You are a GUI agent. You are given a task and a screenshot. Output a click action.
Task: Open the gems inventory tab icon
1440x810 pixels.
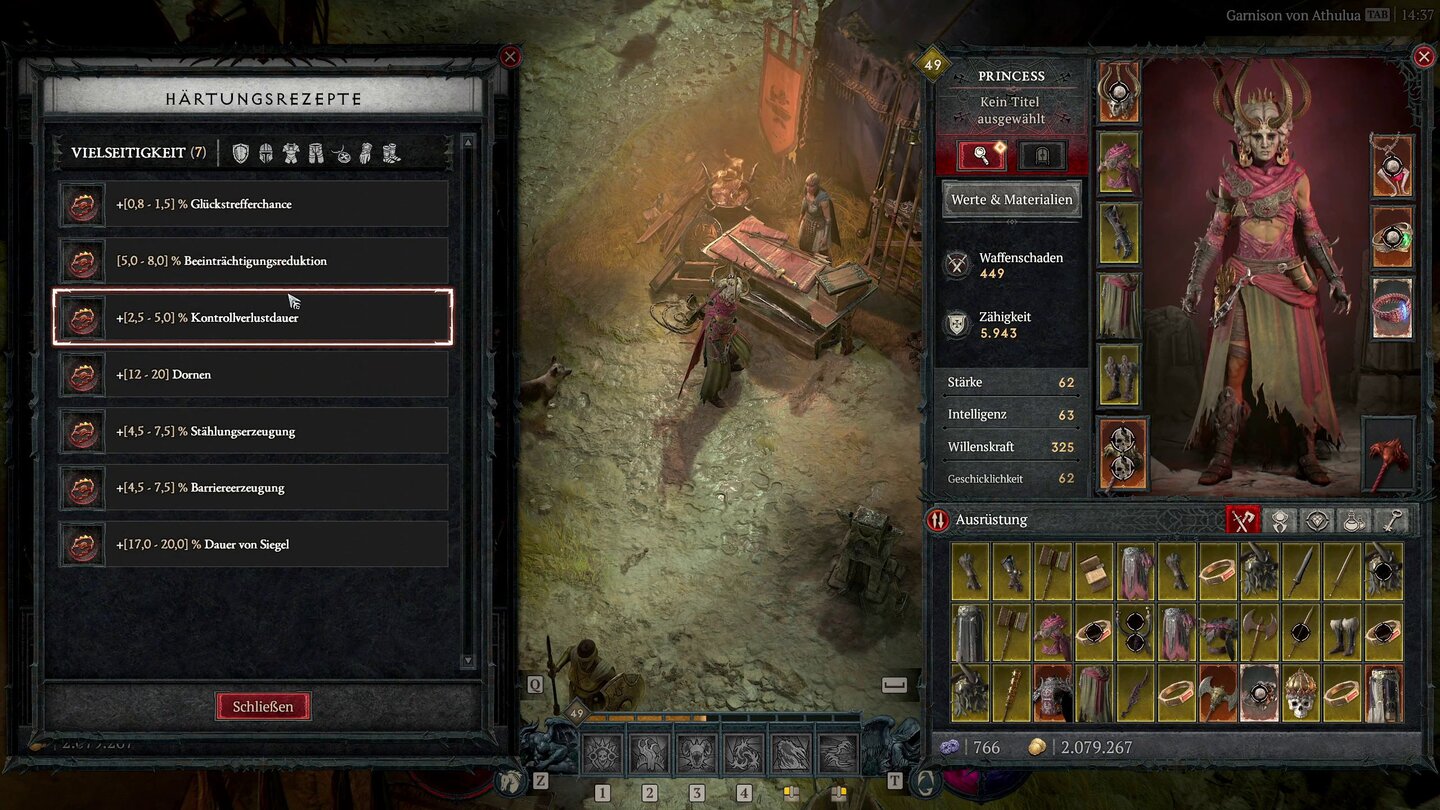[1318, 519]
